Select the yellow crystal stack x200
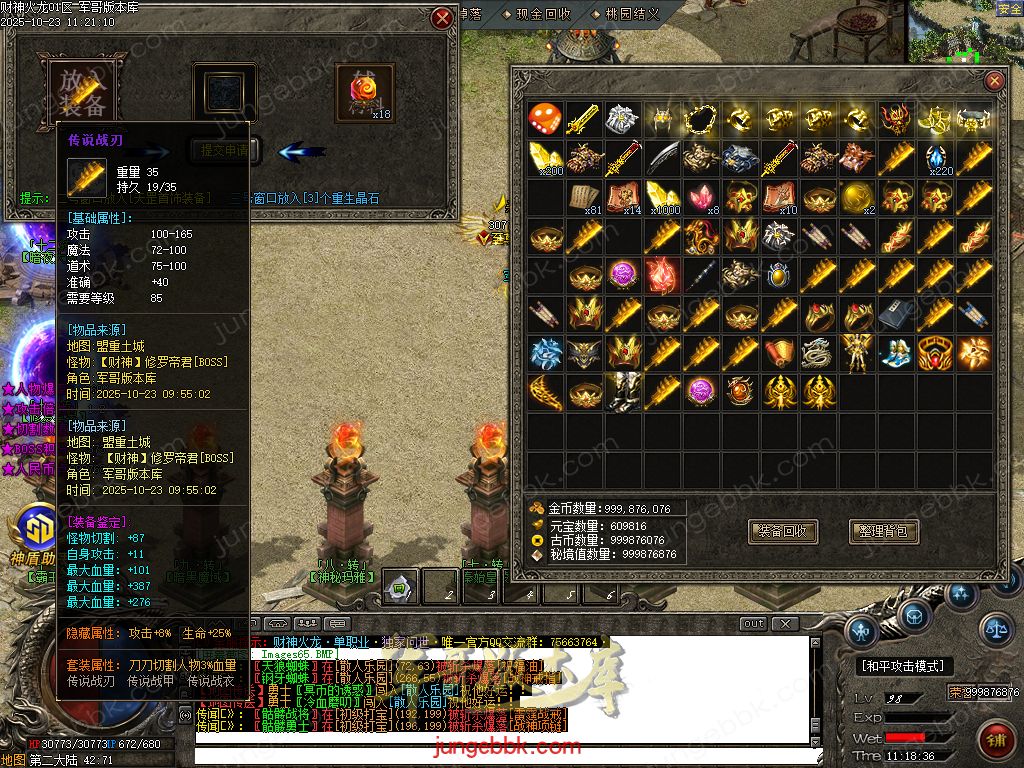1024x768 pixels. pyautogui.click(x=544, y=158)
